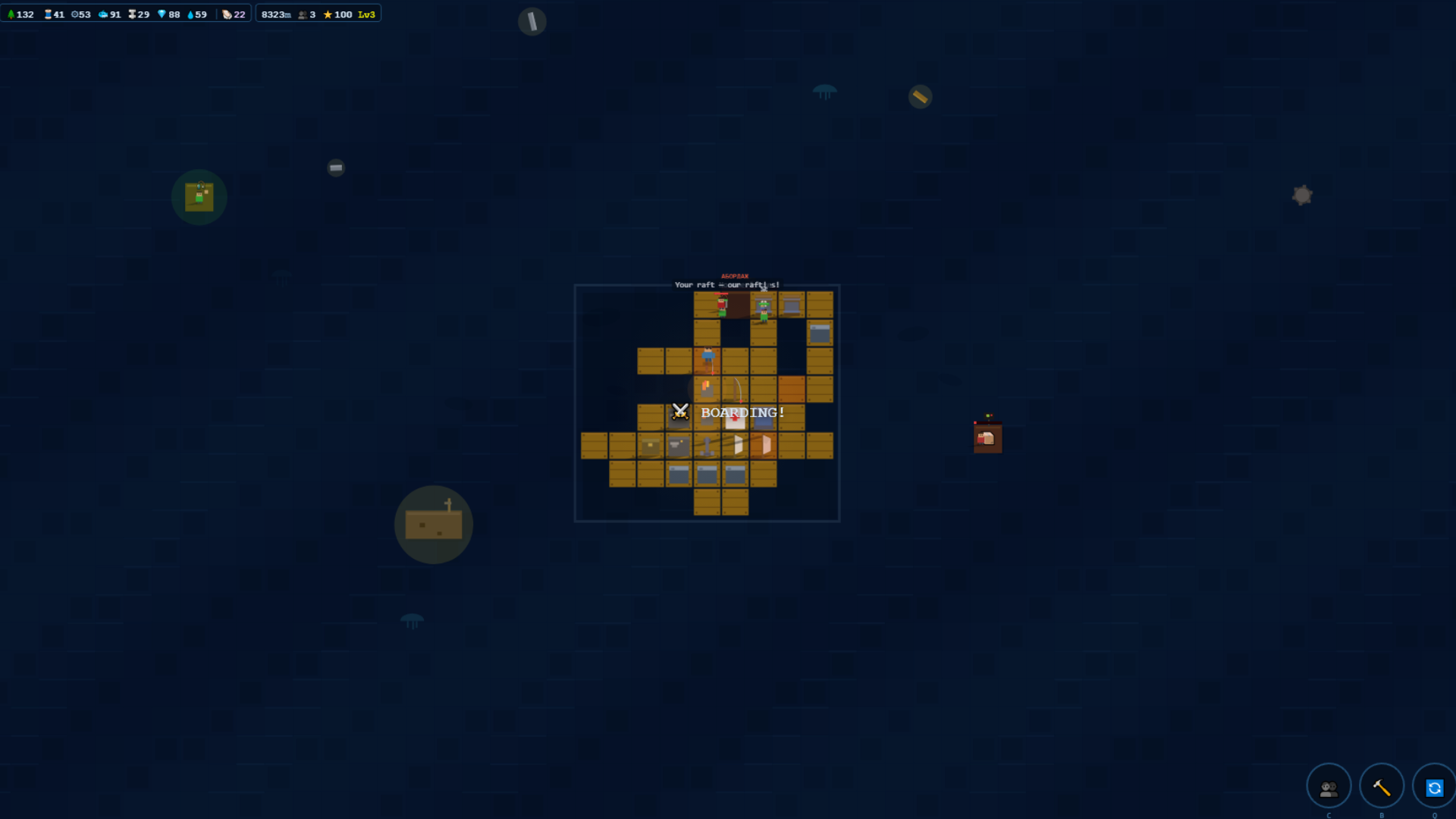Screen dimensions: 1456x819
Task: Click the pirate with the red health bar
Action: click(721, 305)
